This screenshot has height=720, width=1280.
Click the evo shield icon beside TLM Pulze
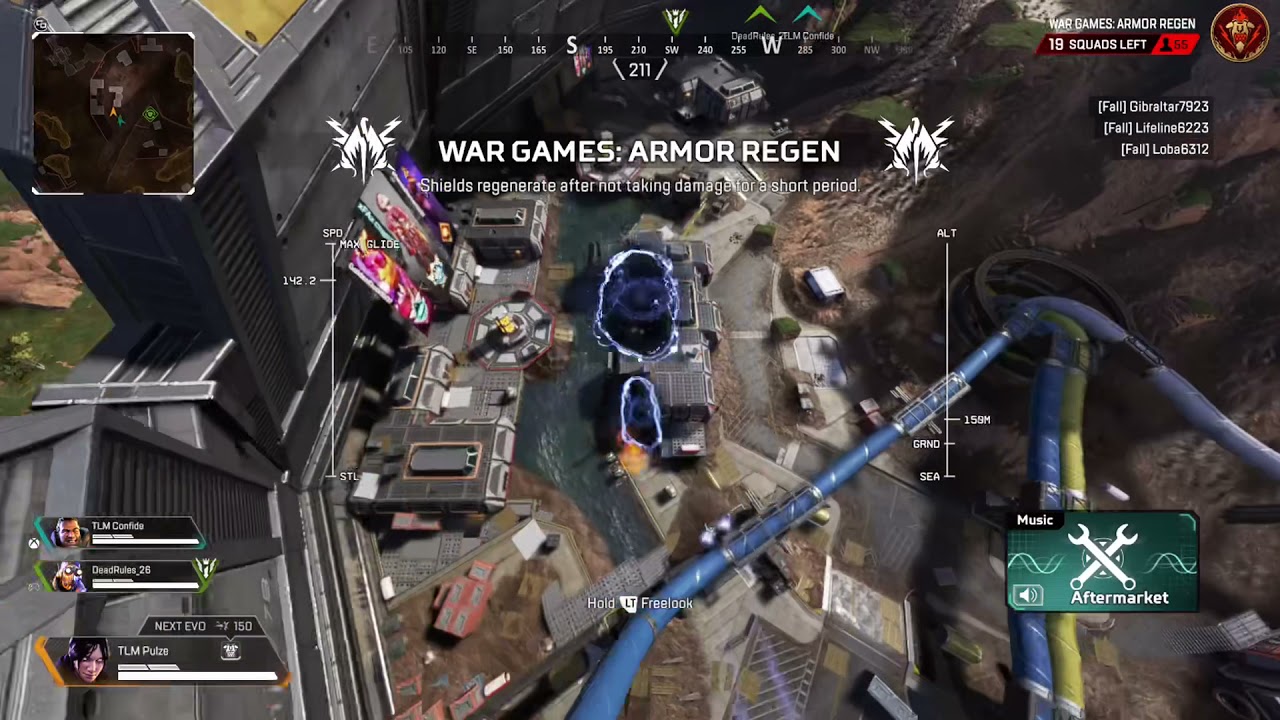coord(230,650)
